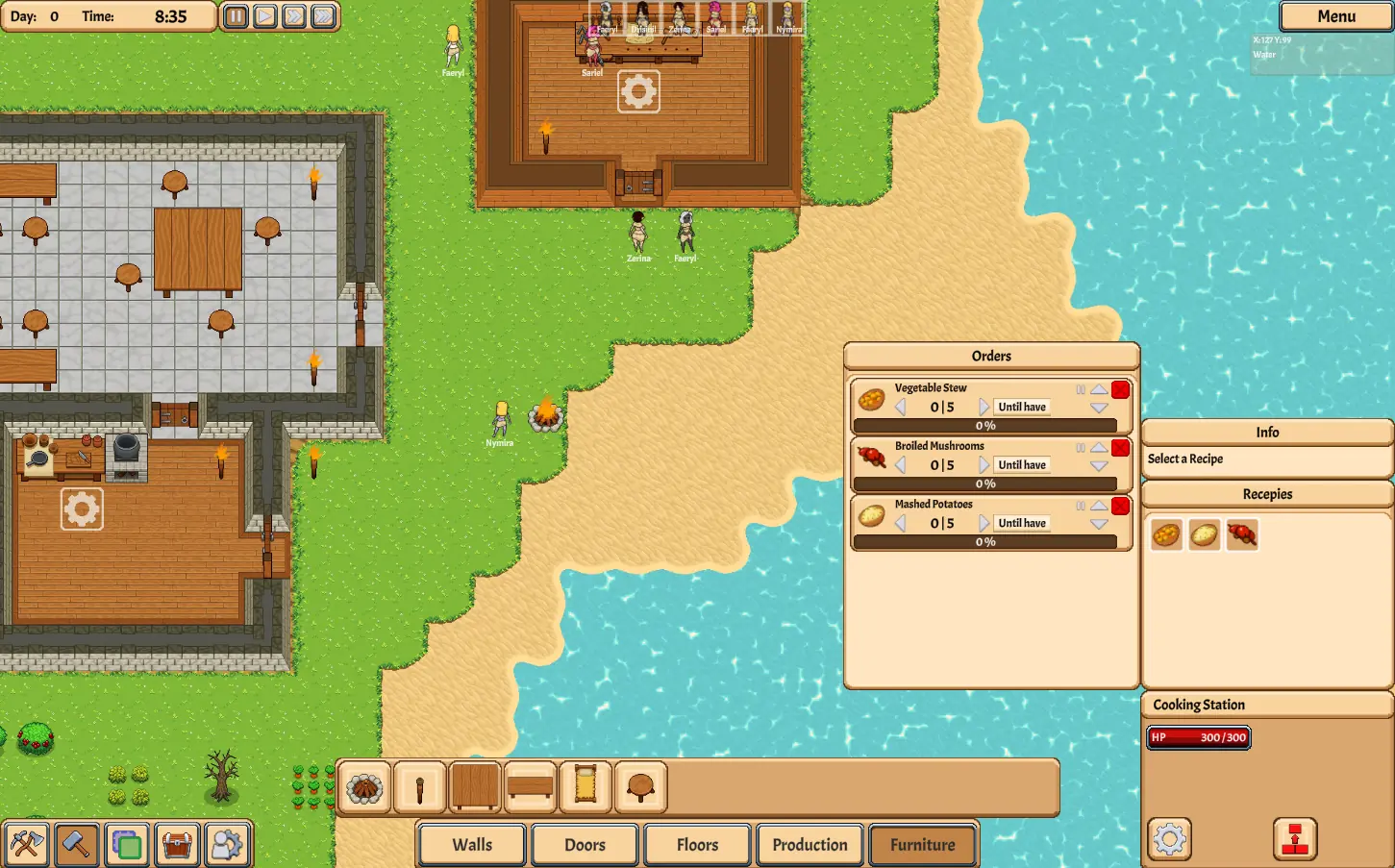
Task: Select the round stool furniture item
Action: 640,788
